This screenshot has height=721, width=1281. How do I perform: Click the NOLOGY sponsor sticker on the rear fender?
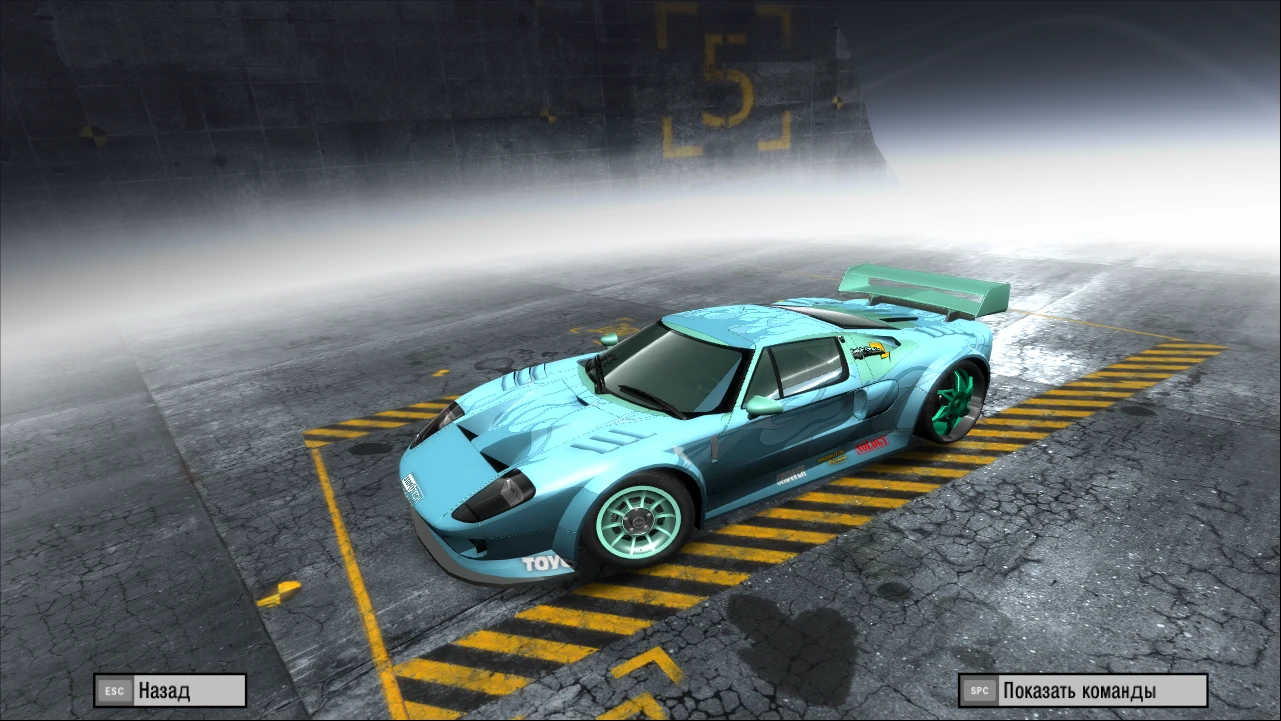(x=872, y=444)
